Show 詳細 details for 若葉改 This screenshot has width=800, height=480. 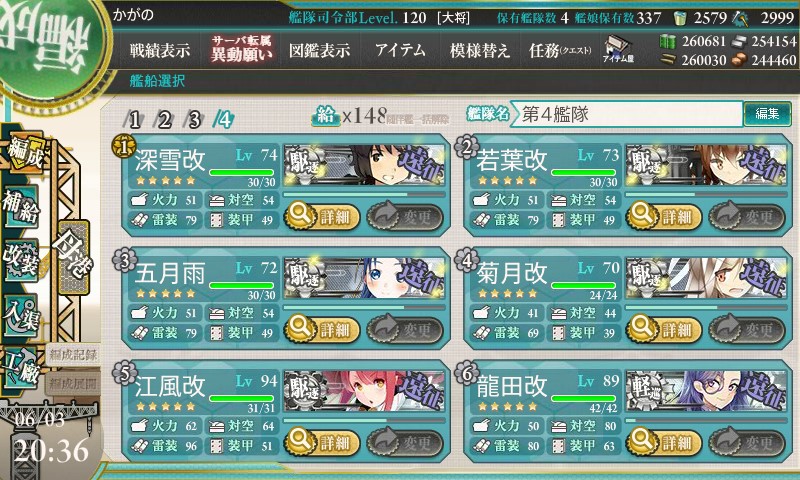(x=665, y=214)
